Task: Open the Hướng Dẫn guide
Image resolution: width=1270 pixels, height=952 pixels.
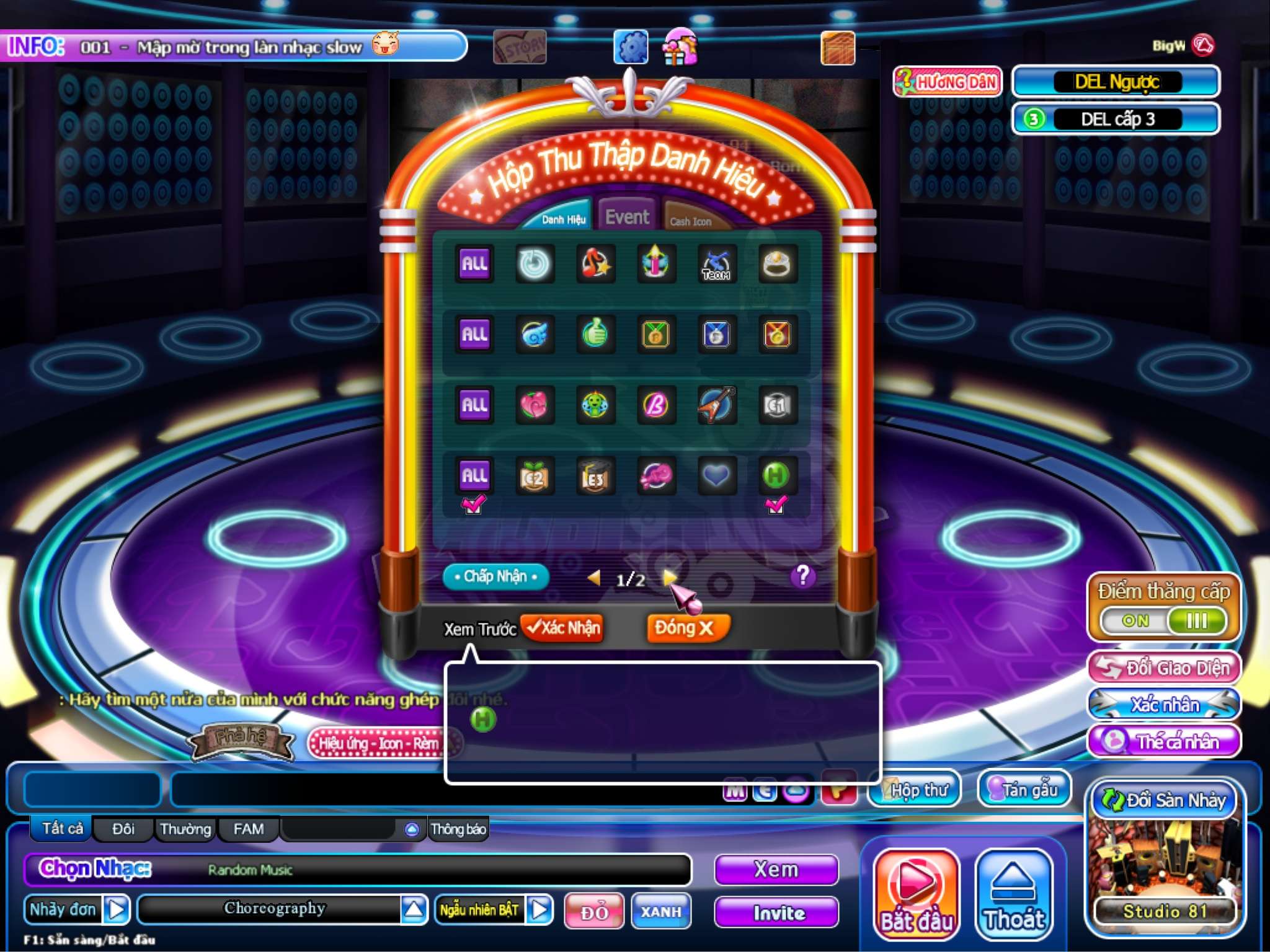Action: 947,82
